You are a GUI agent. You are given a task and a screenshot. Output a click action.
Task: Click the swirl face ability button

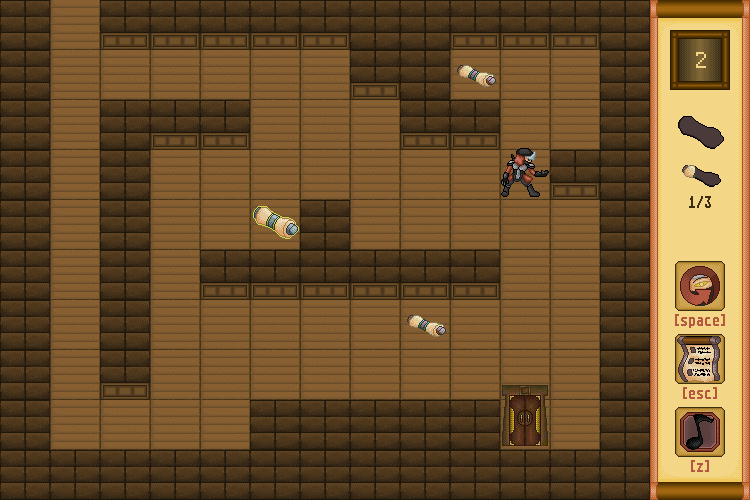click(x=699, y=287)
